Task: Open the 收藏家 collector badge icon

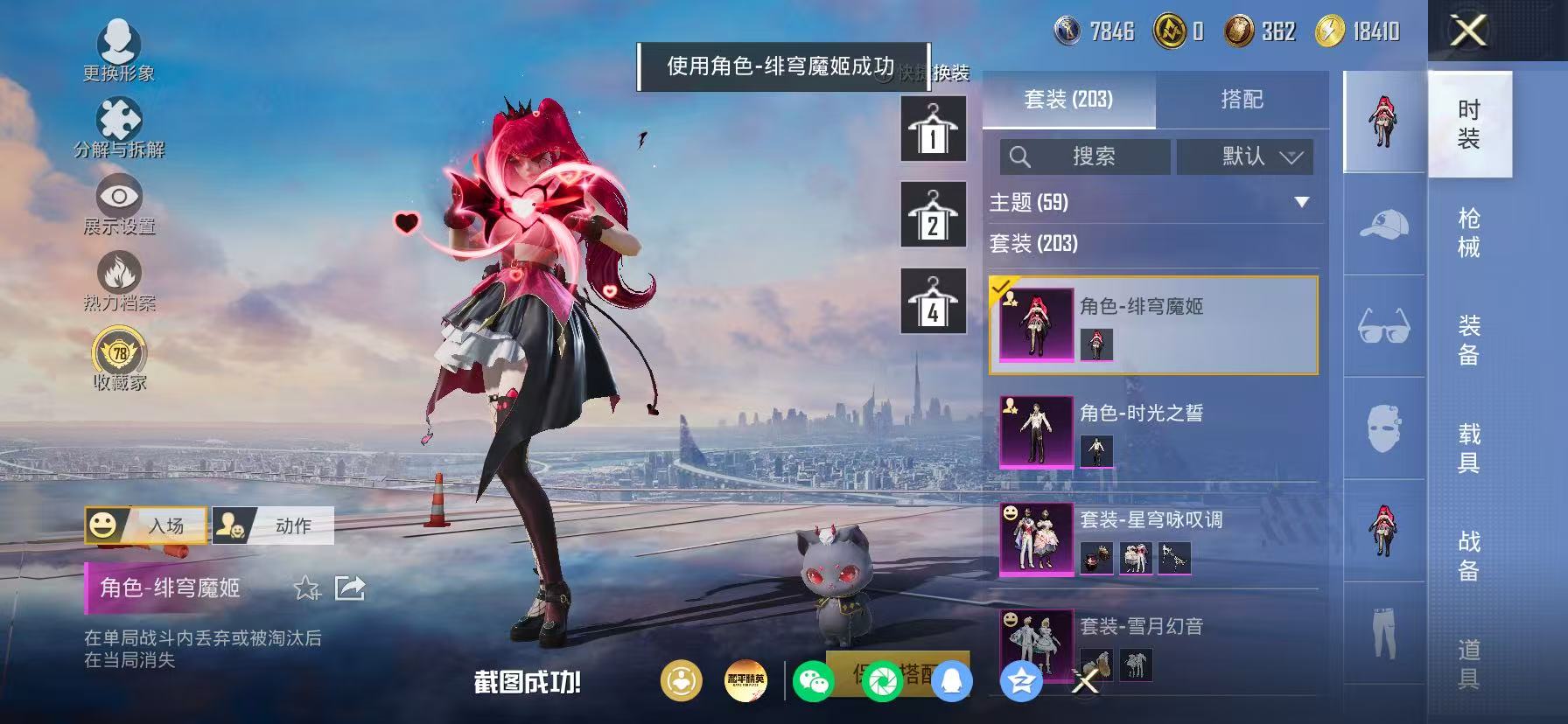Action: click(x=121, y=353)
